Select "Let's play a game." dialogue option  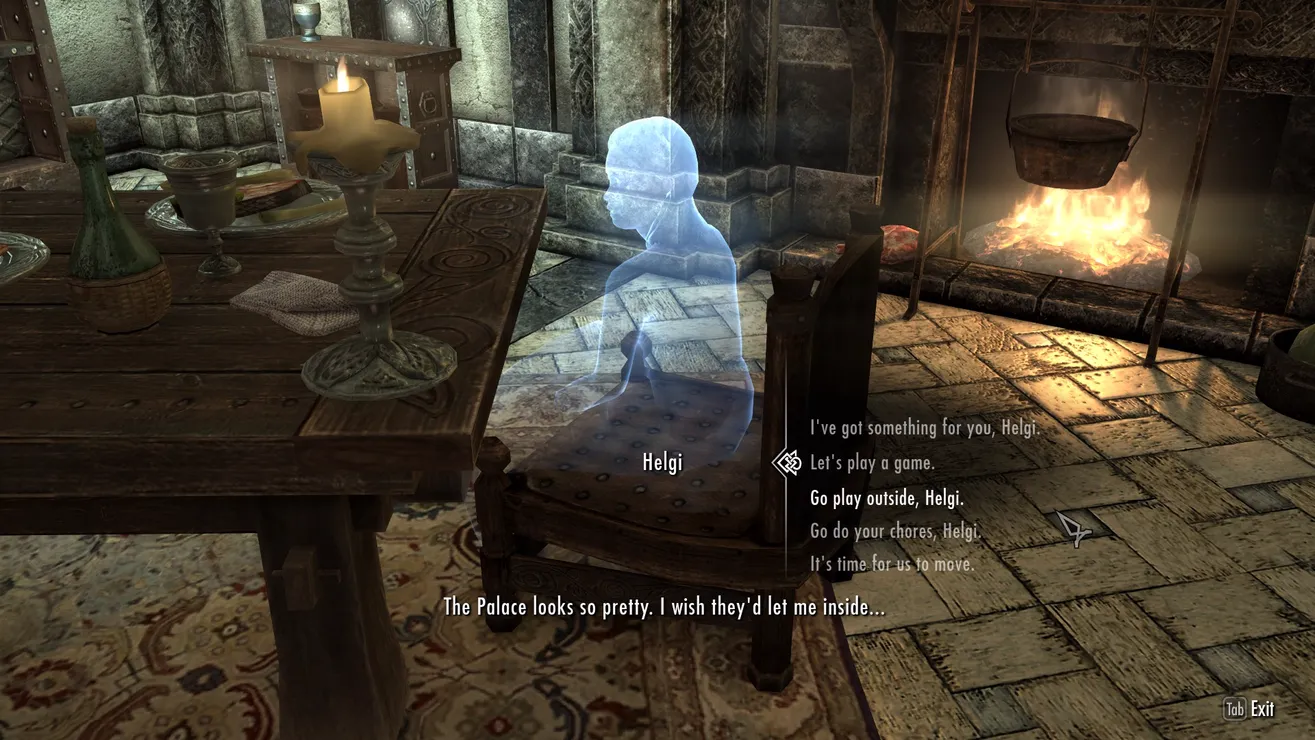pyautogui.click(x=872, y=463)
